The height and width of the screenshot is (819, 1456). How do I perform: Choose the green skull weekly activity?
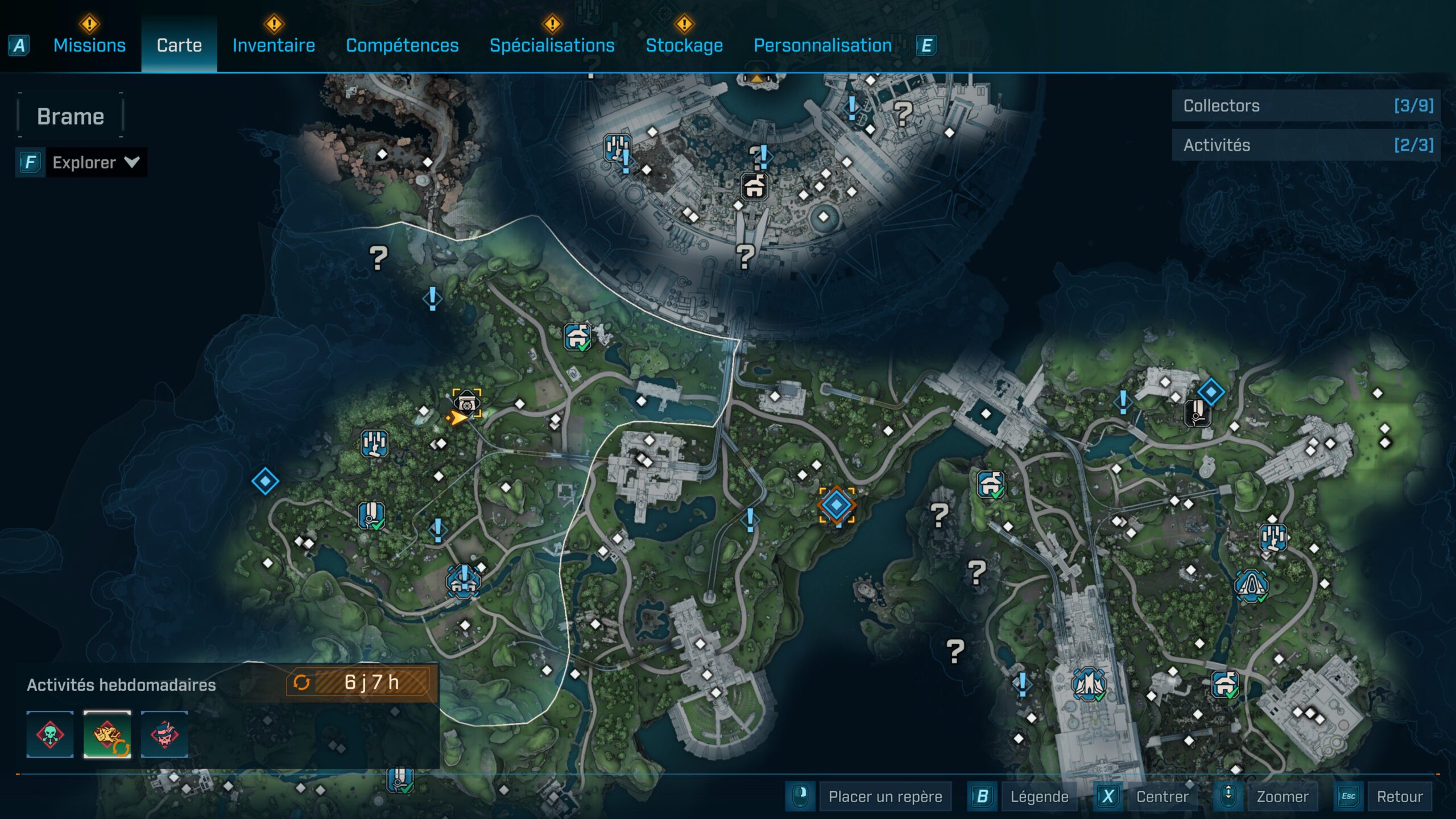pyautogui.click(x=50, y=734)
